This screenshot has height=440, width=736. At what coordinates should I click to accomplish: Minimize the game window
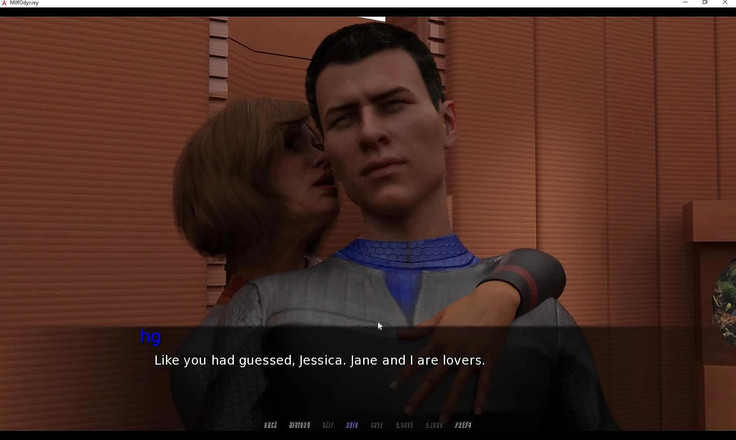[684, 3]
